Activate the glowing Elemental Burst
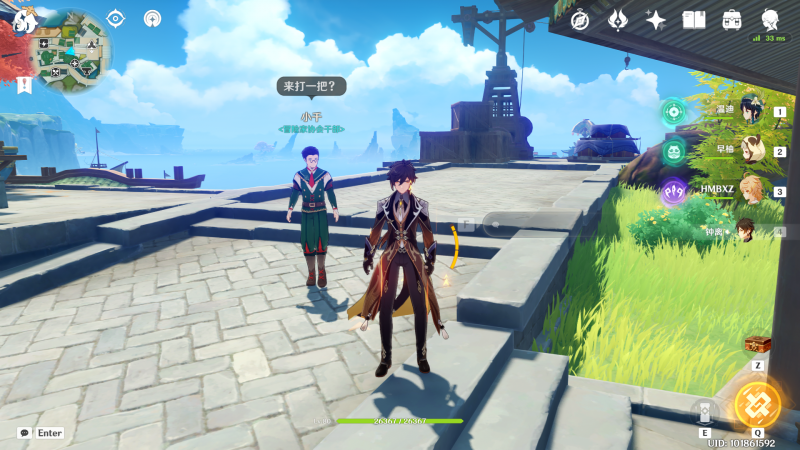The width and height of the screenshot is (800, 450). tap(758, 403)
